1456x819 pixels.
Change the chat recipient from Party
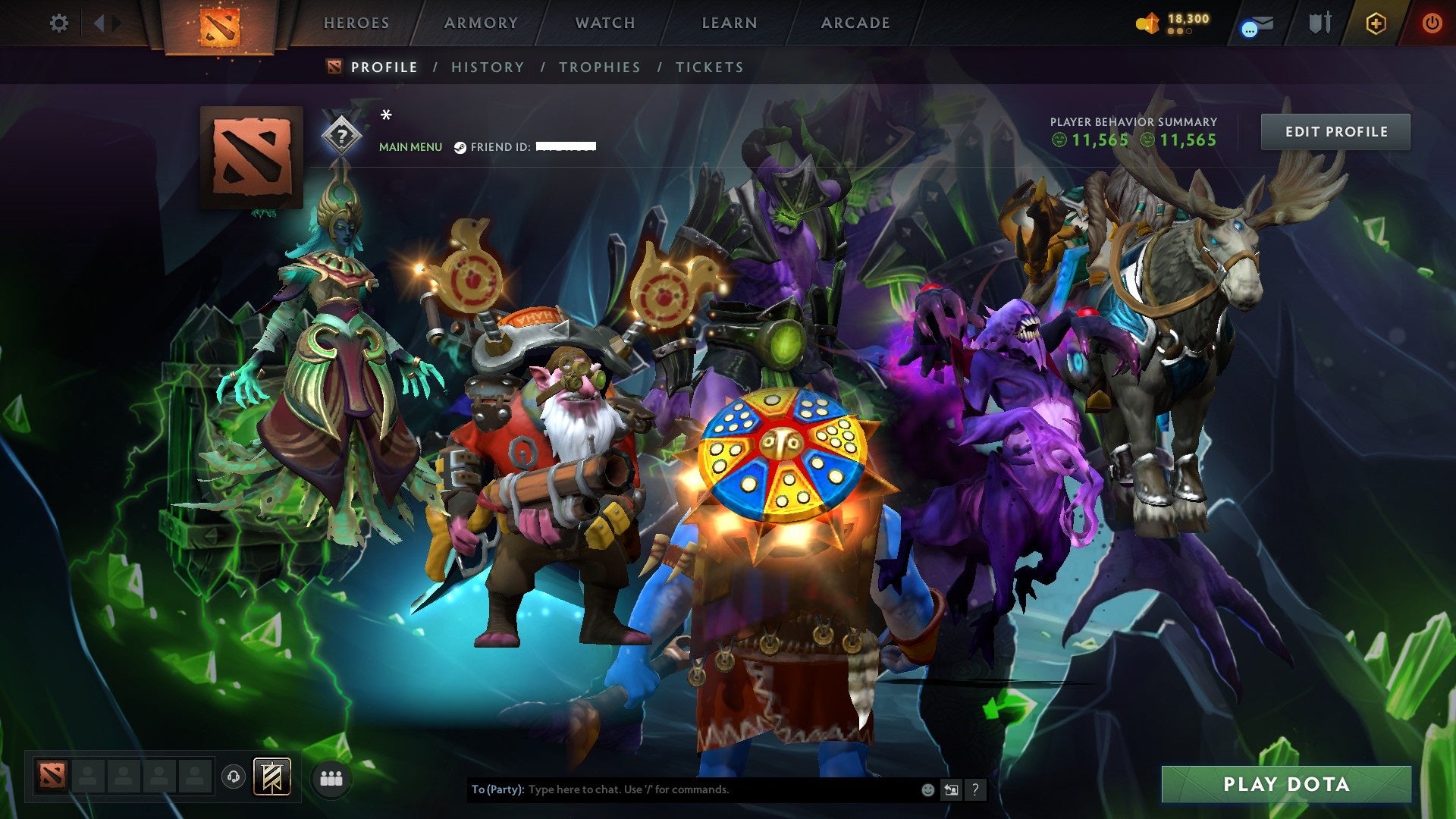[x=497, y=789]
